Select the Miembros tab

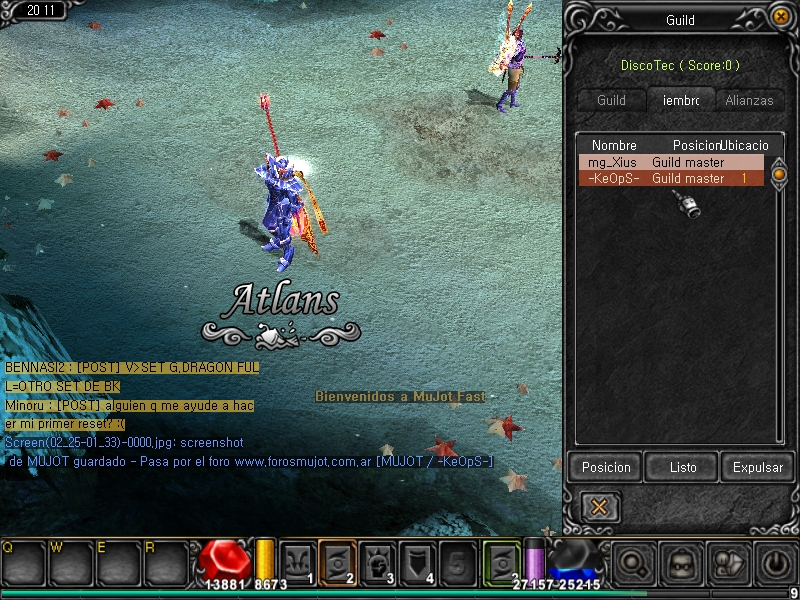point(680,100)
